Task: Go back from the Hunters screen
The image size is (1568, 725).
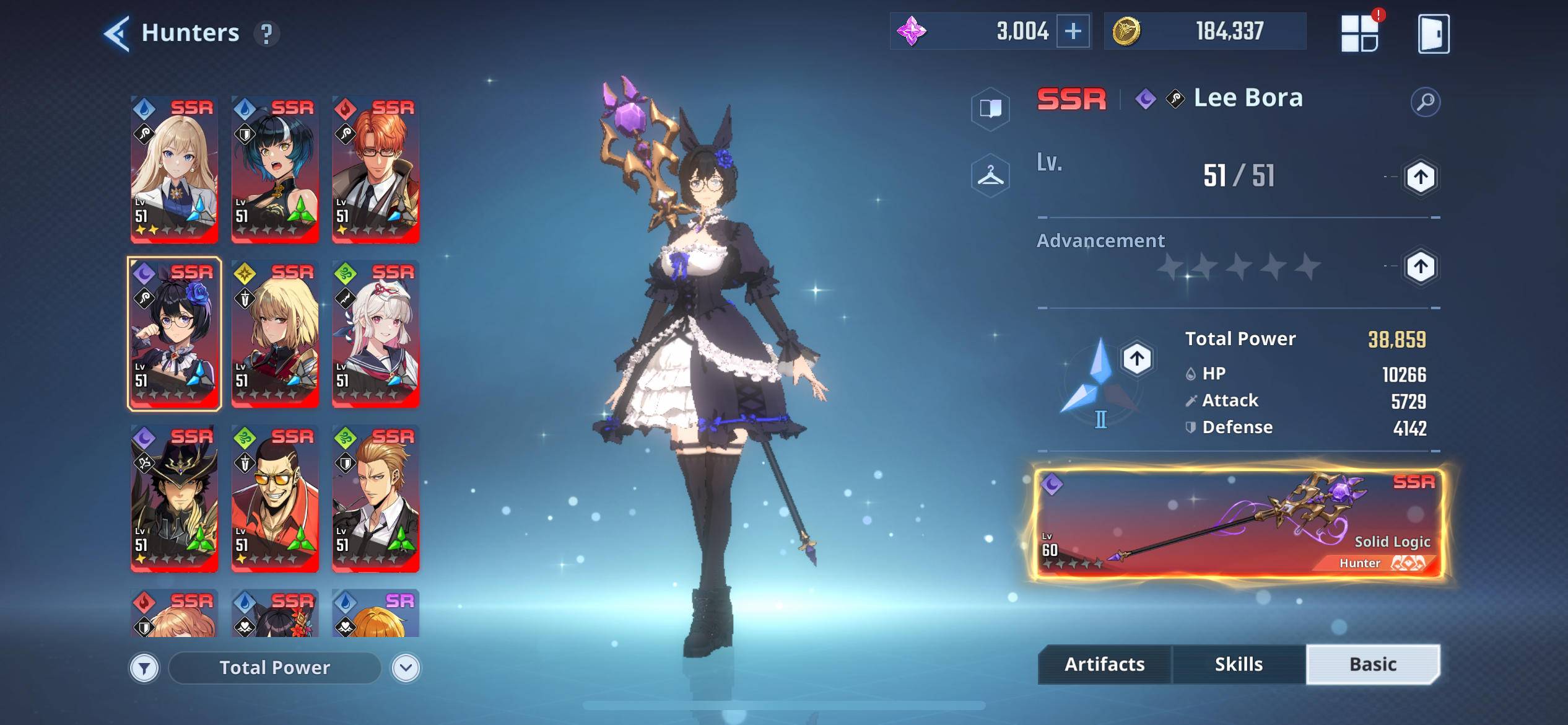Action: [116, 33]
